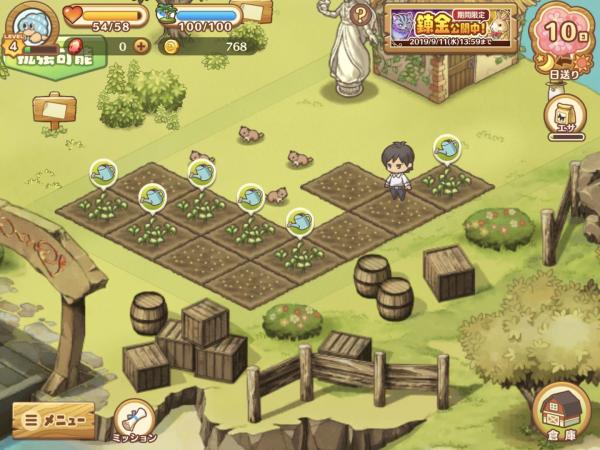Open the player avatar profile portrait

coord(37,22)
